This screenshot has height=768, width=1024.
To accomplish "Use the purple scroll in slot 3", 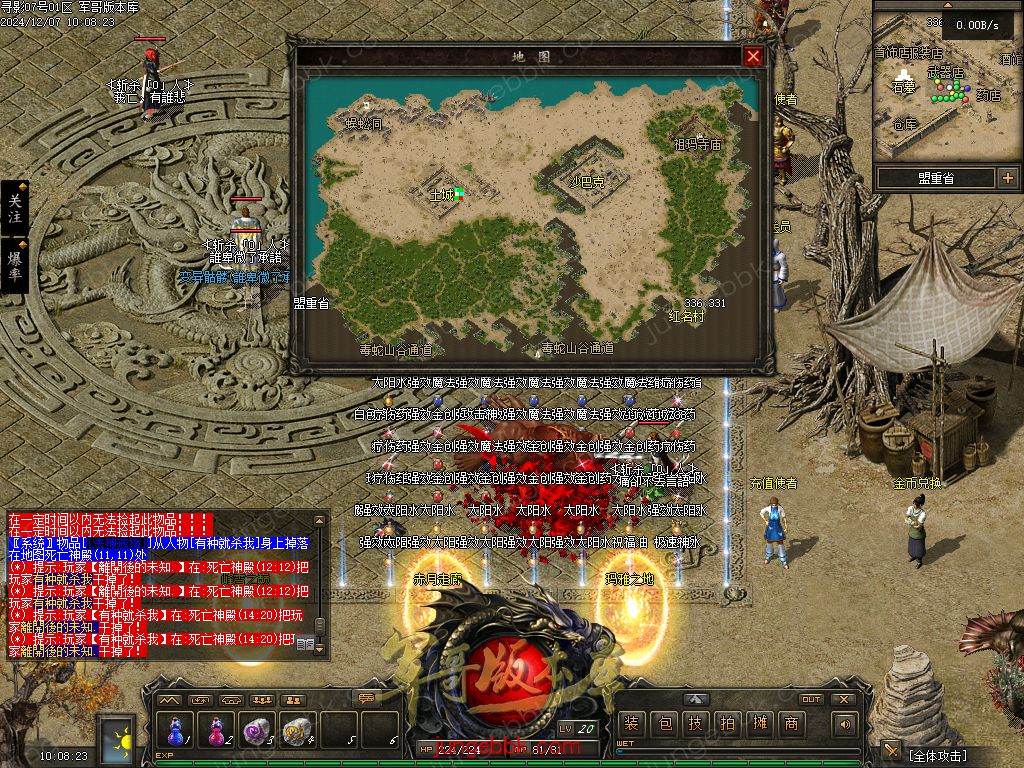I will point(257,729).
